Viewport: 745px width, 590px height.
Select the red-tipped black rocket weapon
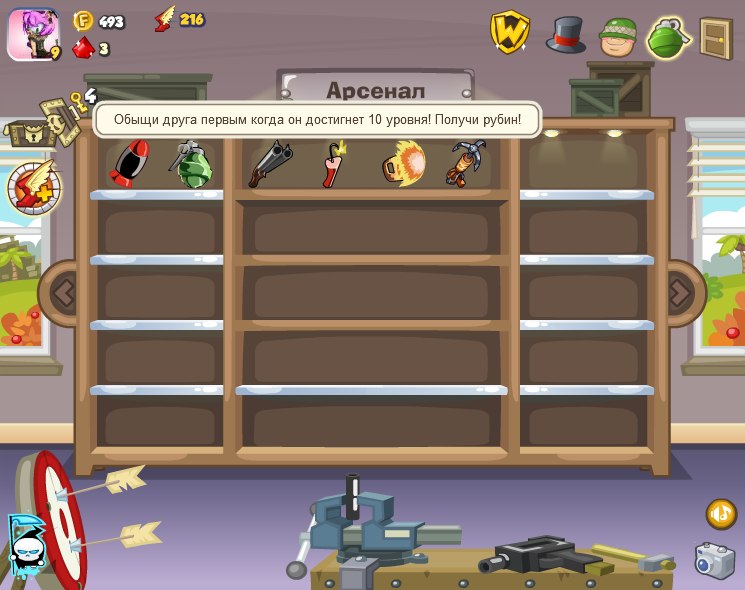[129, 163]
